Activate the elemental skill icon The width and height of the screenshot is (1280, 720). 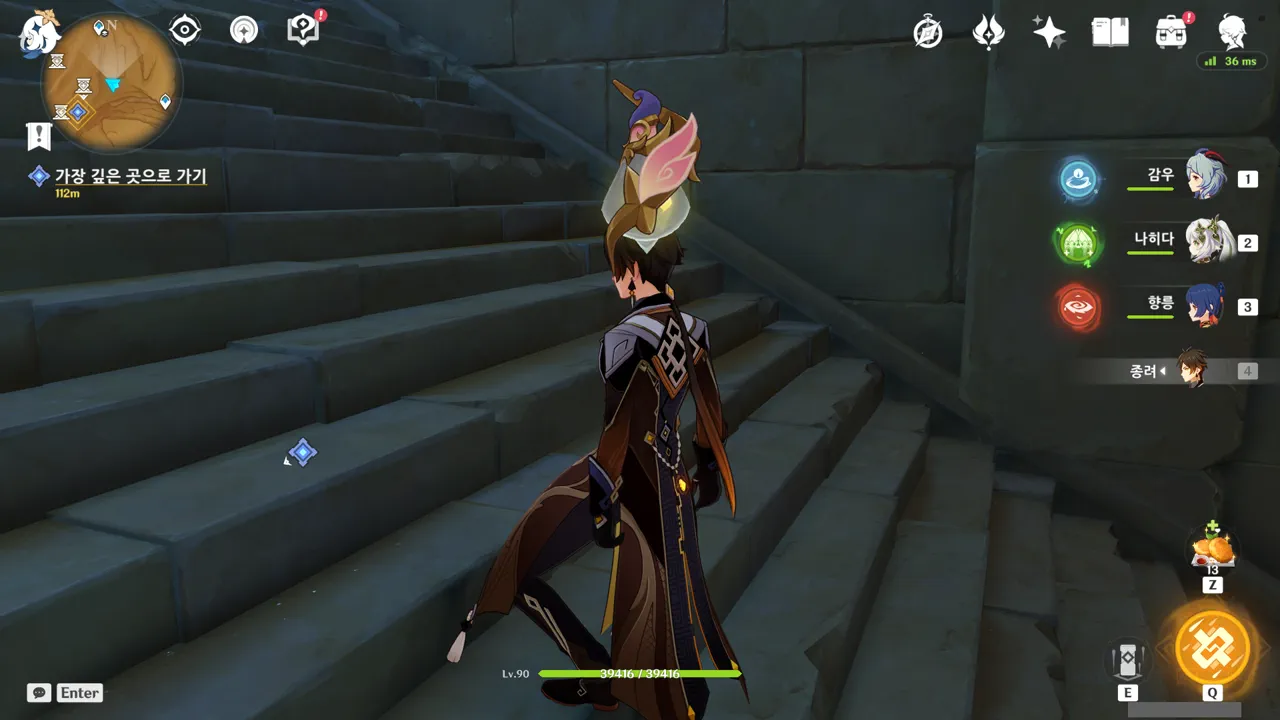point(1127,660)
